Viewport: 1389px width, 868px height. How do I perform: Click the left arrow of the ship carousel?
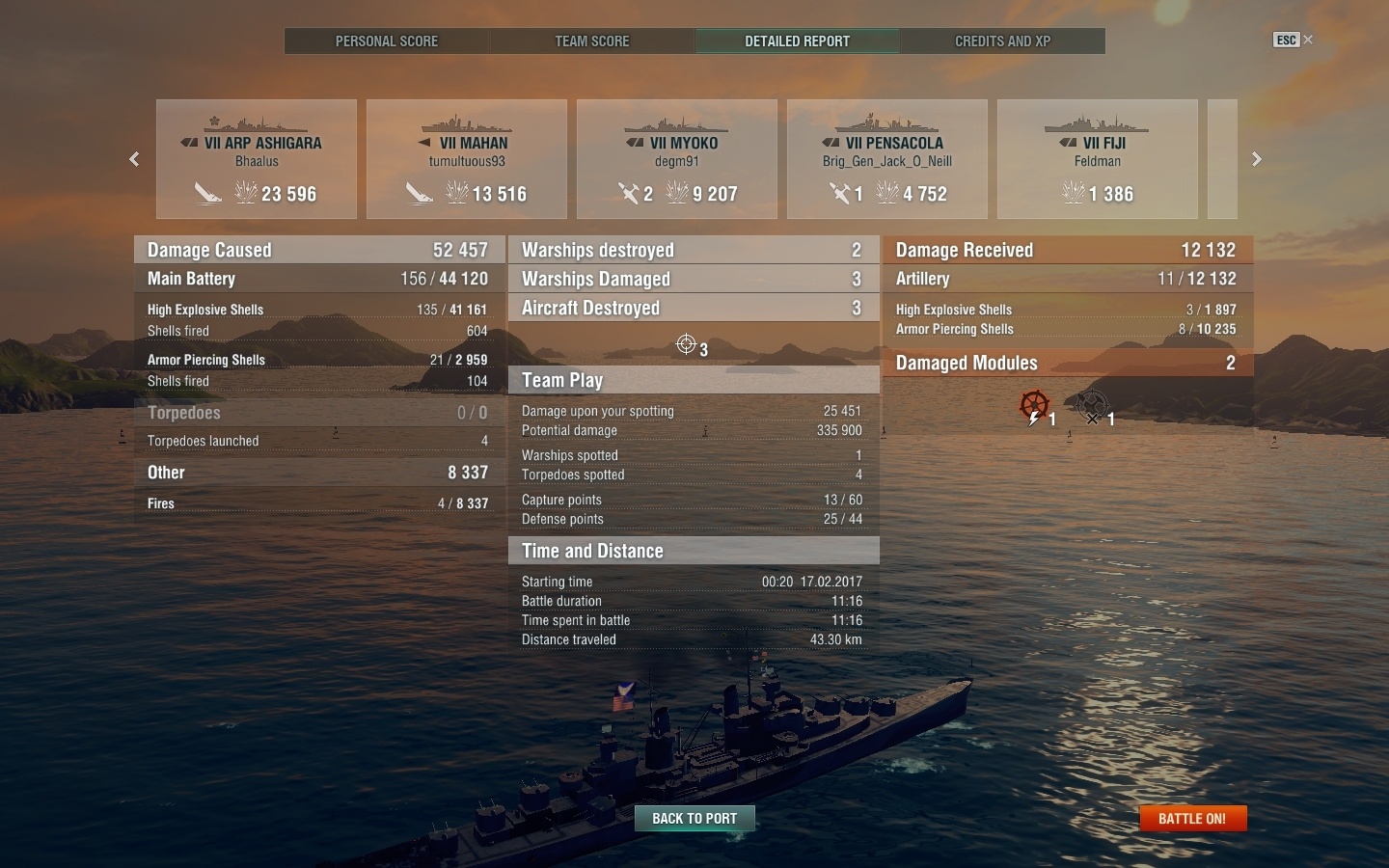point(135,159)
